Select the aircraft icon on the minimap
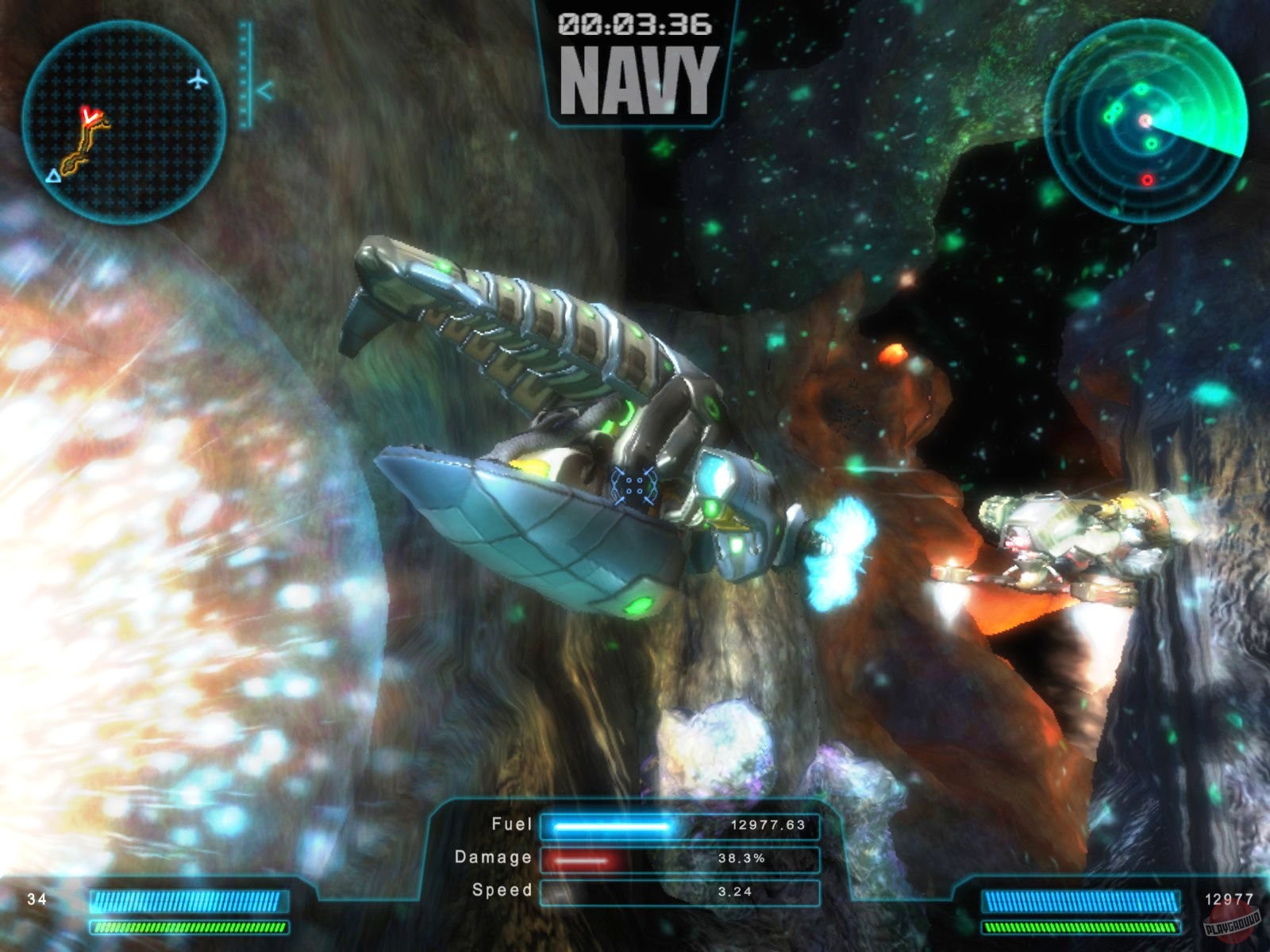The height and width of the screenshot is (952, 1270). 199,79
